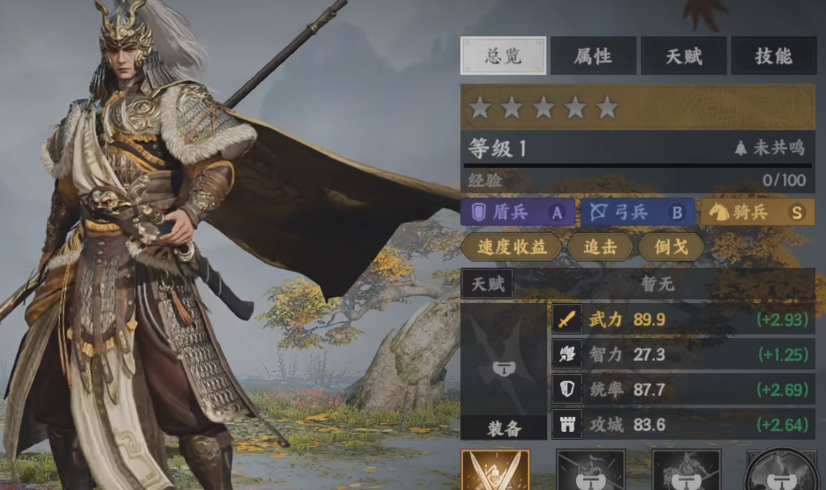Select the 天赋 tab at top
The width and height of the screenshot is (826, 490).
(x=683, y=56)
